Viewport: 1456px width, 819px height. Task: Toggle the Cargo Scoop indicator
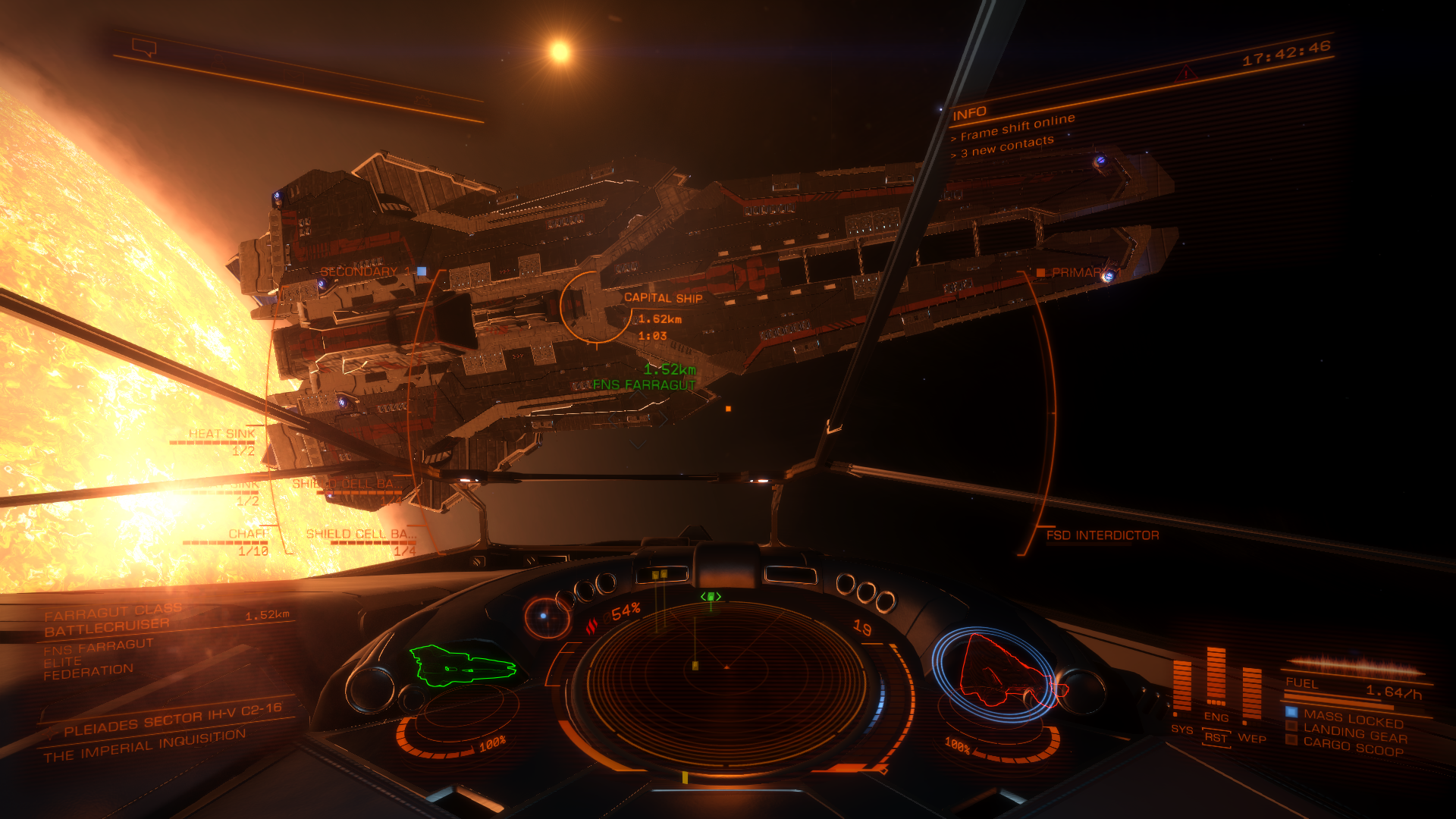(x=1353, y=747)
